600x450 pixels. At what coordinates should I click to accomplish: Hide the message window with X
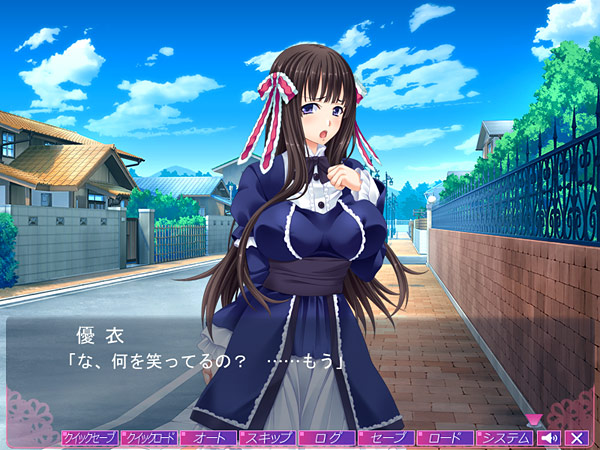(x=576, y=438)
